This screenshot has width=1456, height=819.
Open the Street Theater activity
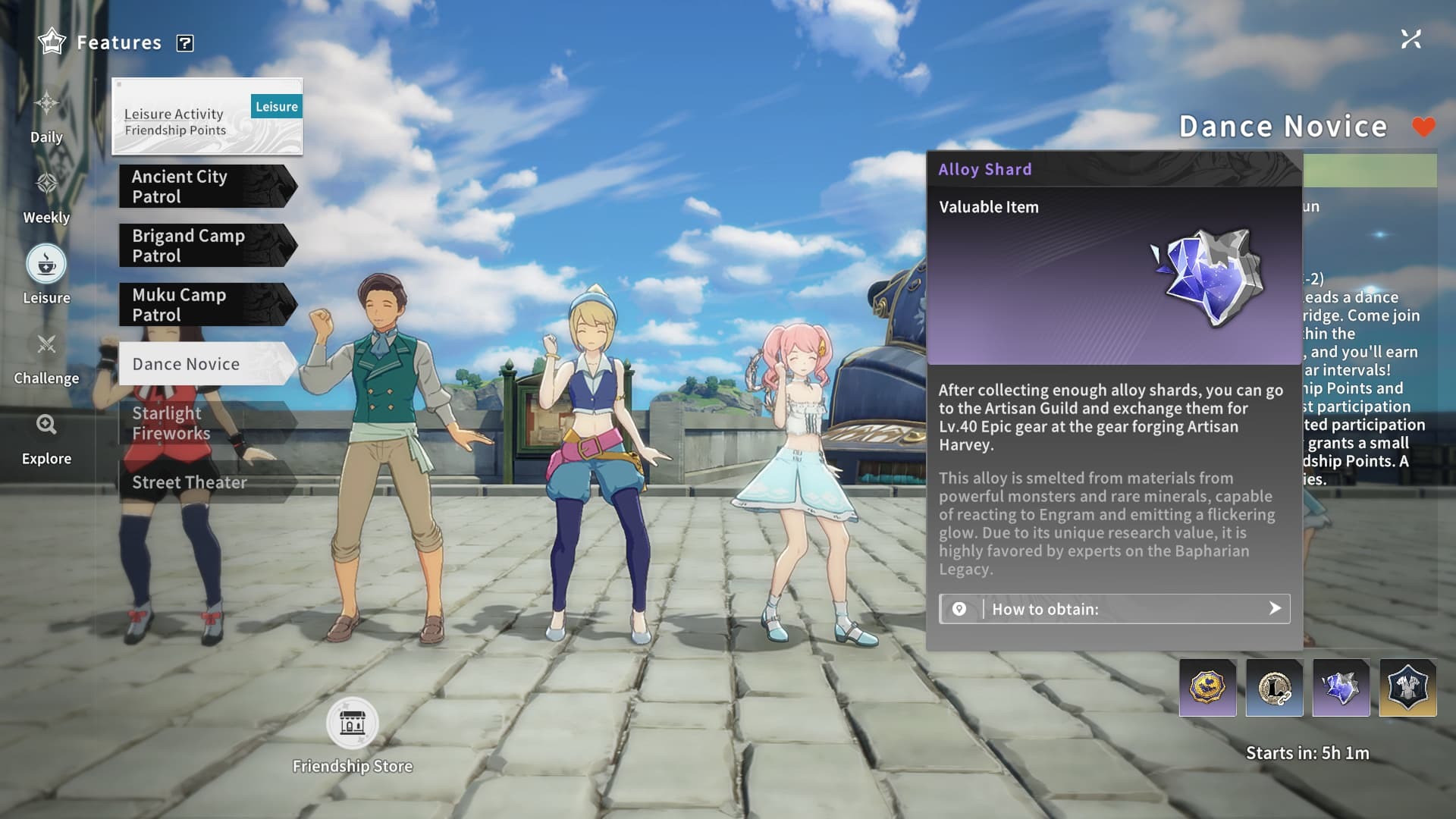(205, 482)
